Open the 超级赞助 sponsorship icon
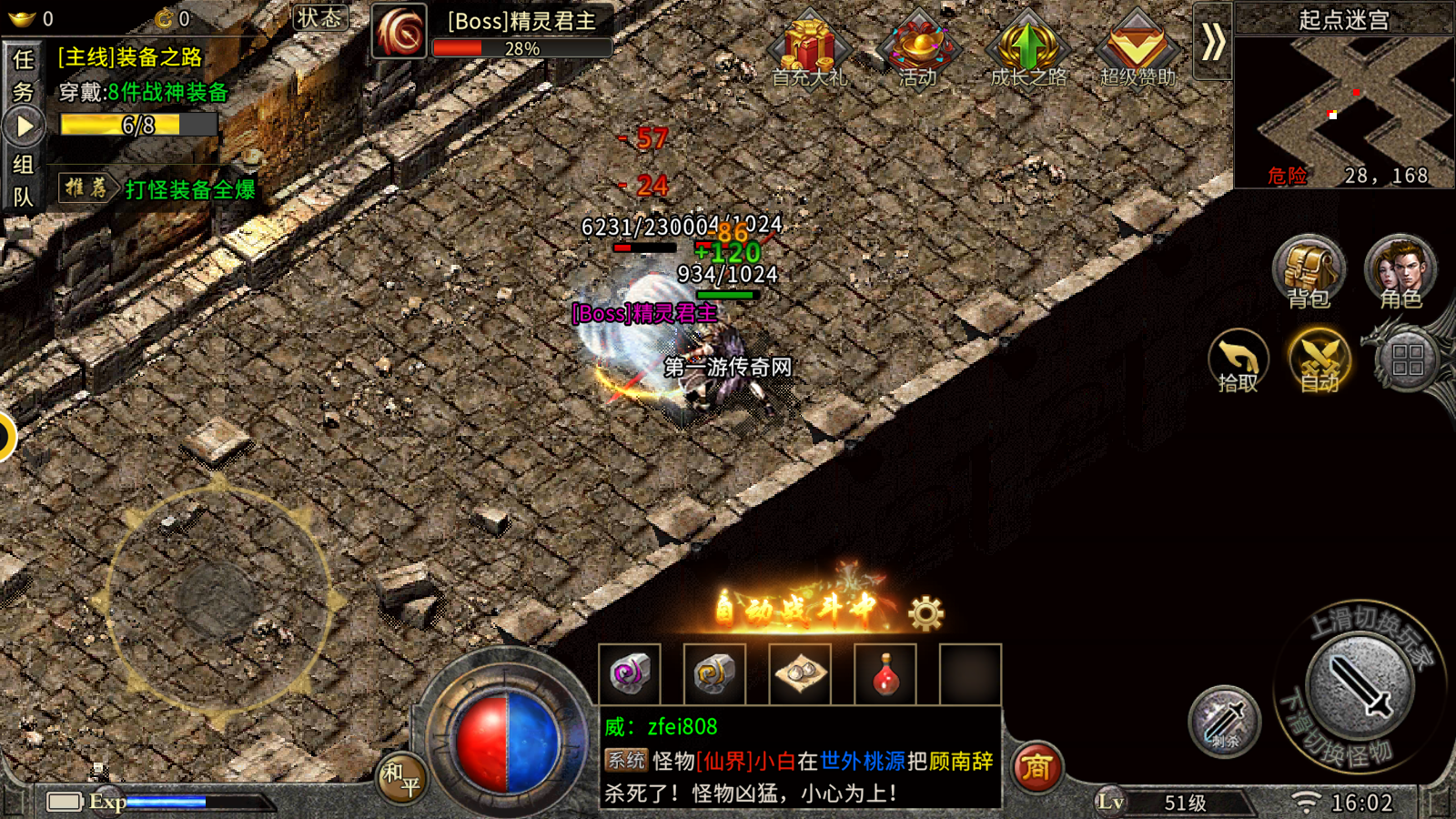1456x819 pixels. (x=1137, y=50)
